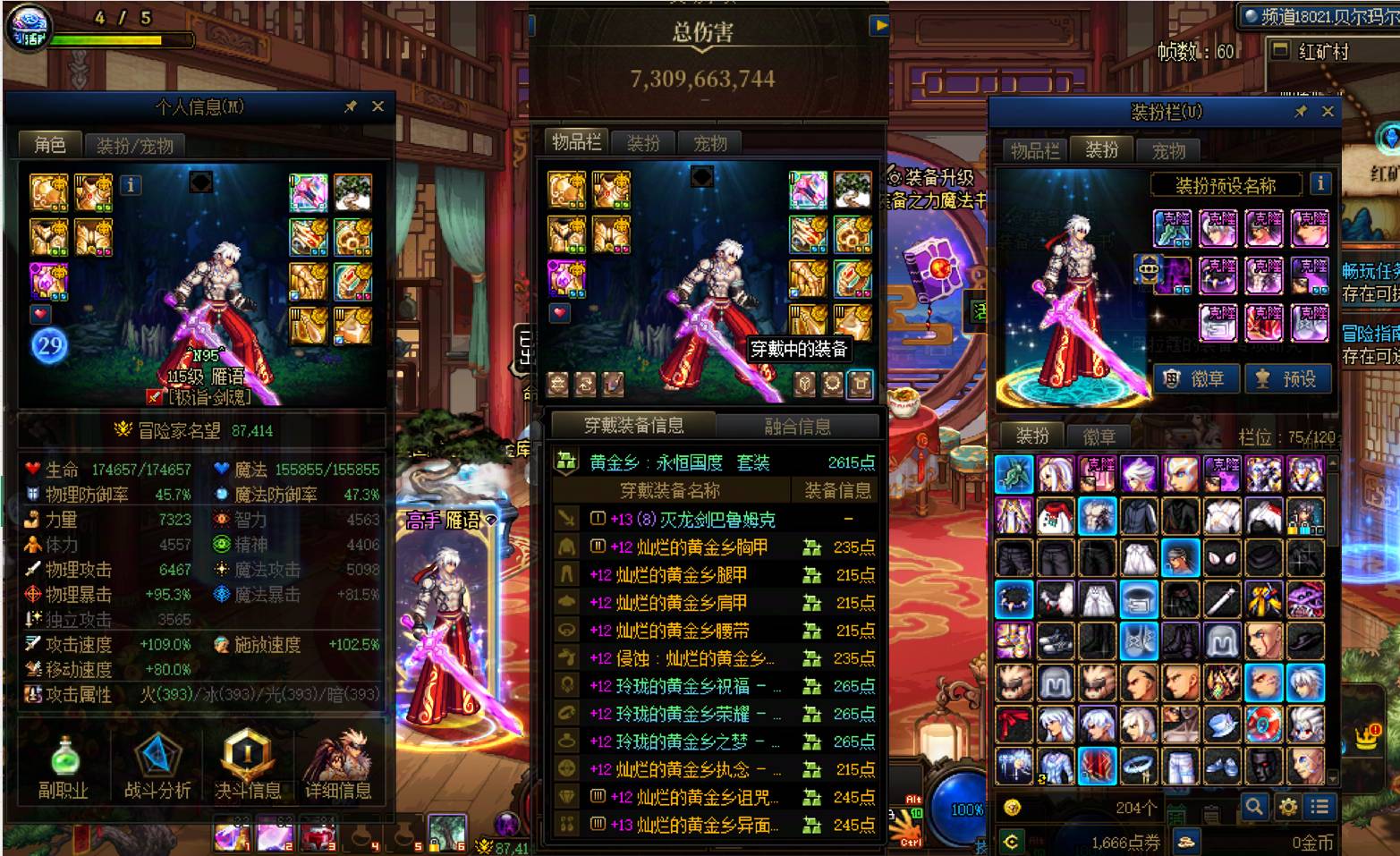The width and height of the screenshot is (1400, 856).
Task: Toggle the pin on 个人信息 window
Action: 350,106
